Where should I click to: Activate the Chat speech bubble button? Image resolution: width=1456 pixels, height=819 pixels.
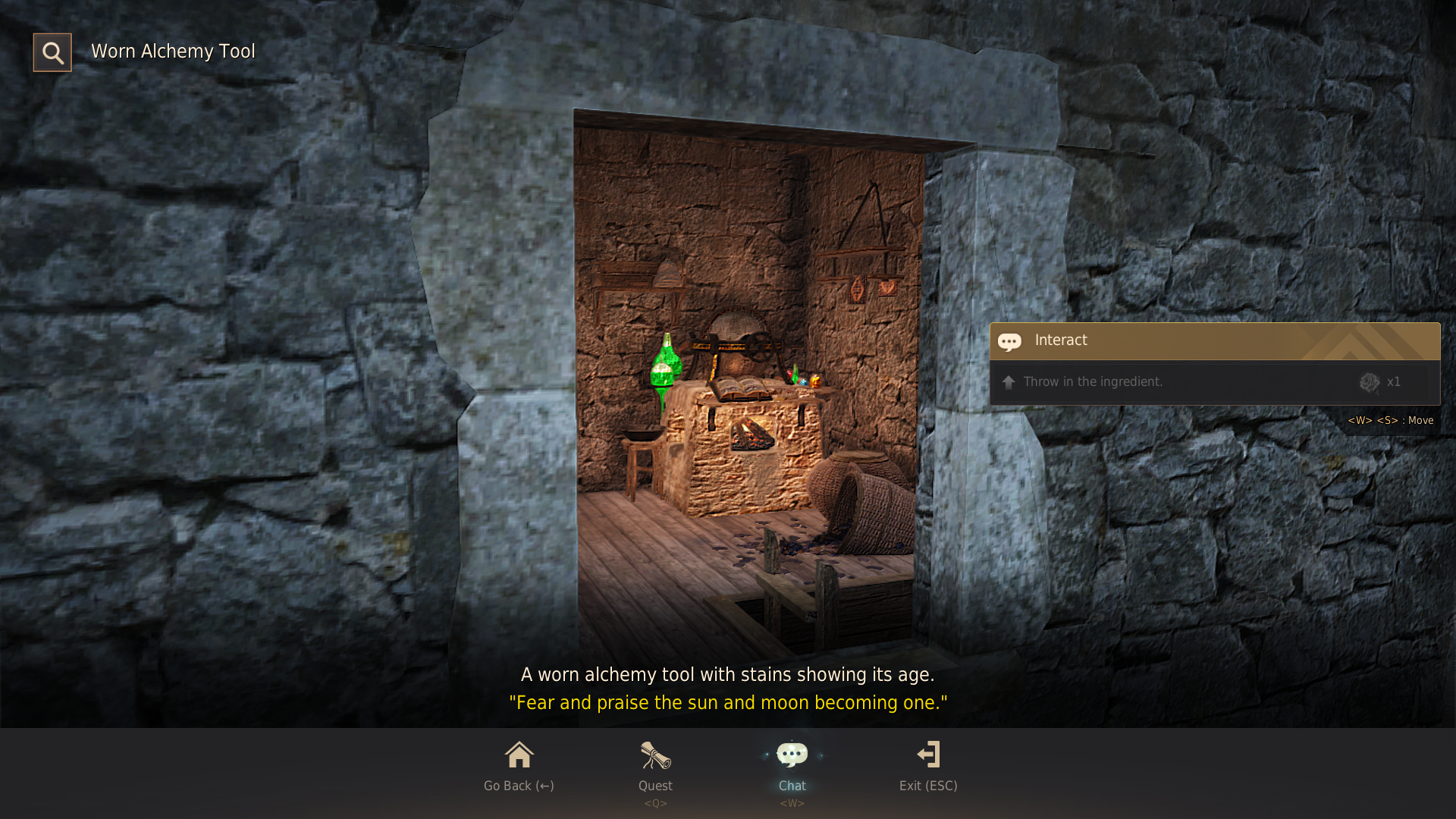pyautogui.click(x=792, y=764)
